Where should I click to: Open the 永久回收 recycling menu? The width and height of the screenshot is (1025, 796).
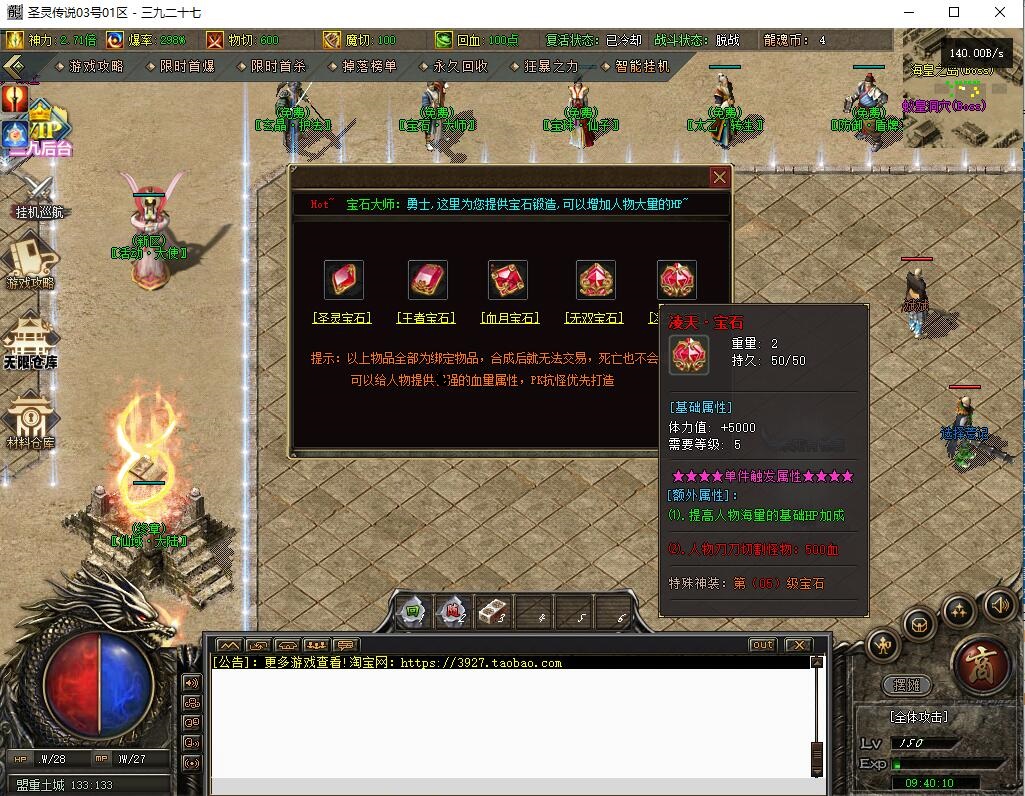coord(460,66)
